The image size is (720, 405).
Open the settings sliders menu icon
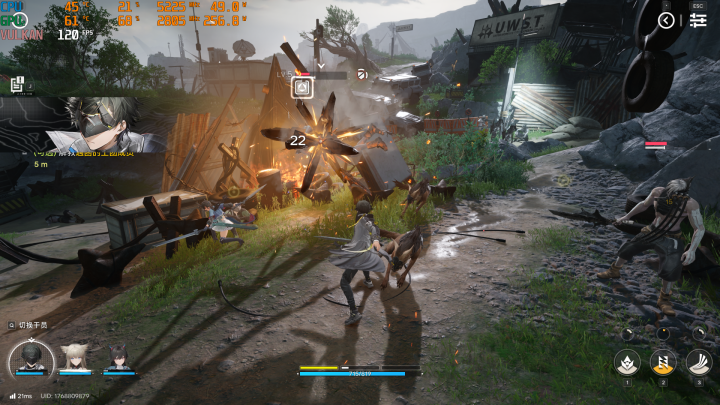point(697,21)
